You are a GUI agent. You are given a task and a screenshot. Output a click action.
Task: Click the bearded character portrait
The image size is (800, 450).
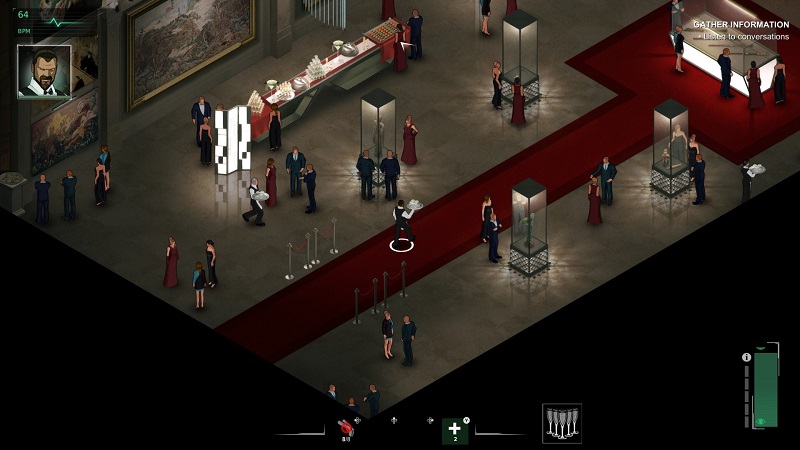pos(44,71)
